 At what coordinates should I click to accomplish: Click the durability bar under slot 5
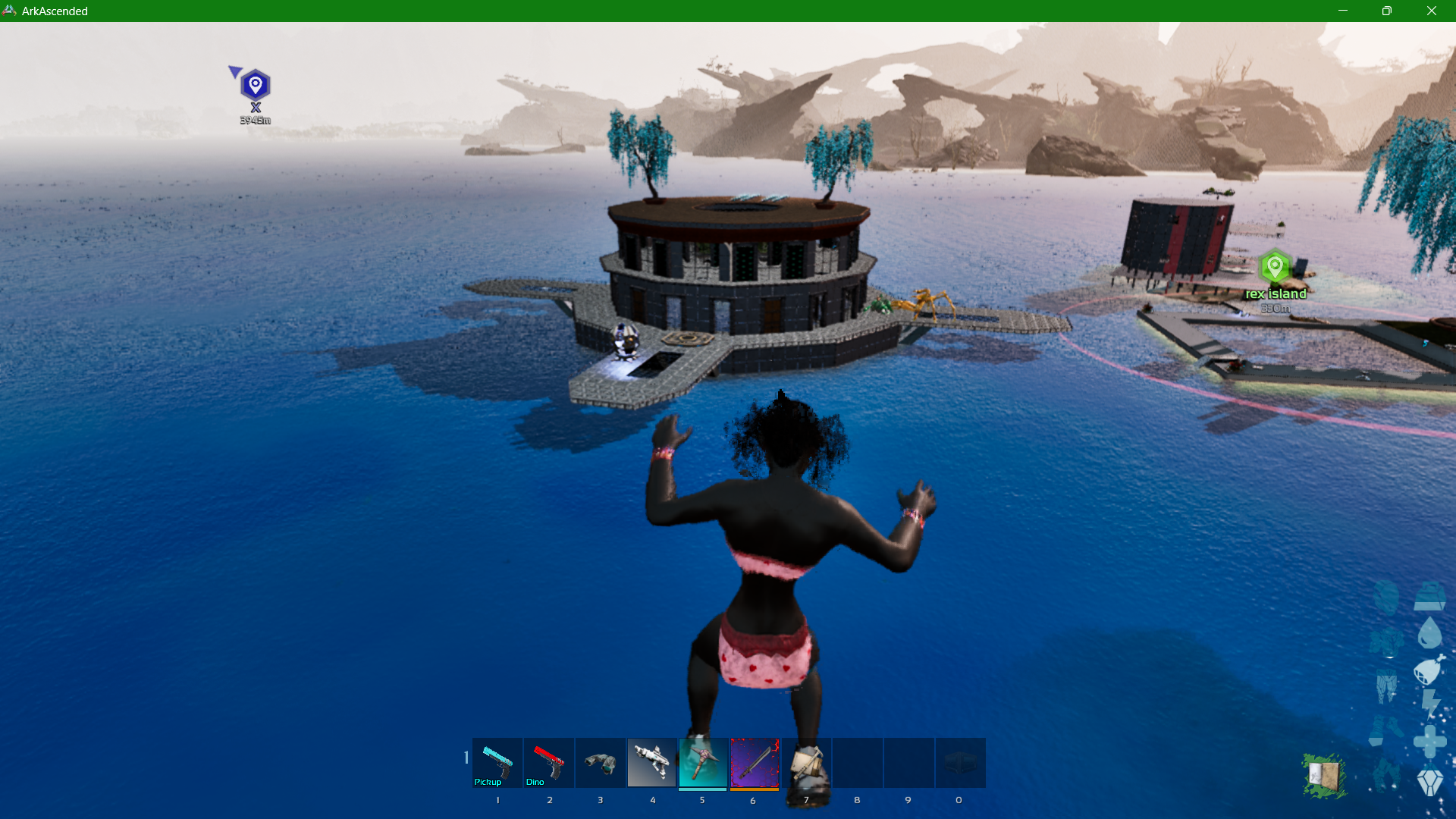click(x=702, y=789)
